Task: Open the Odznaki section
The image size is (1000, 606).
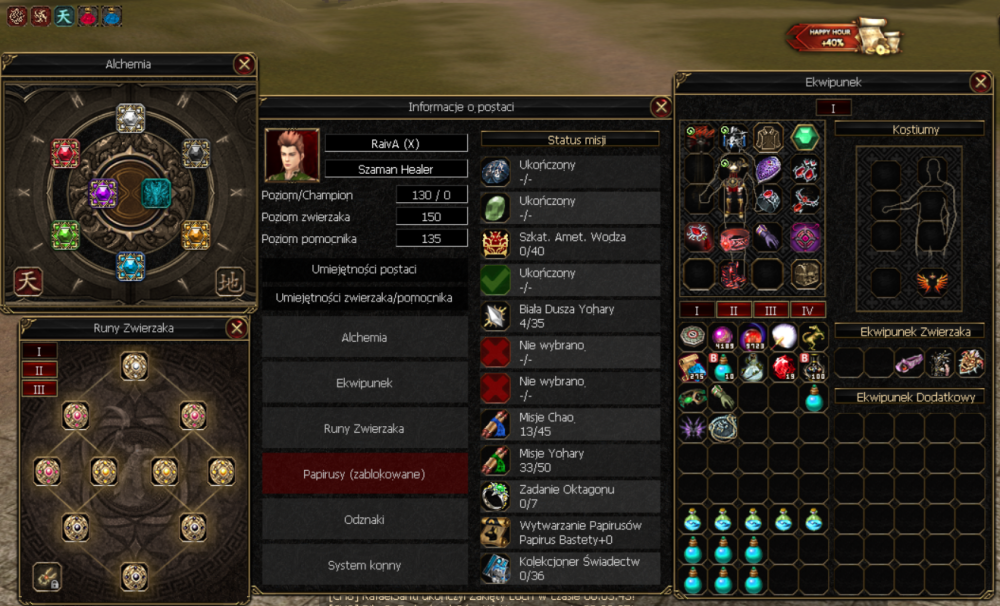Action: point(364,520)
